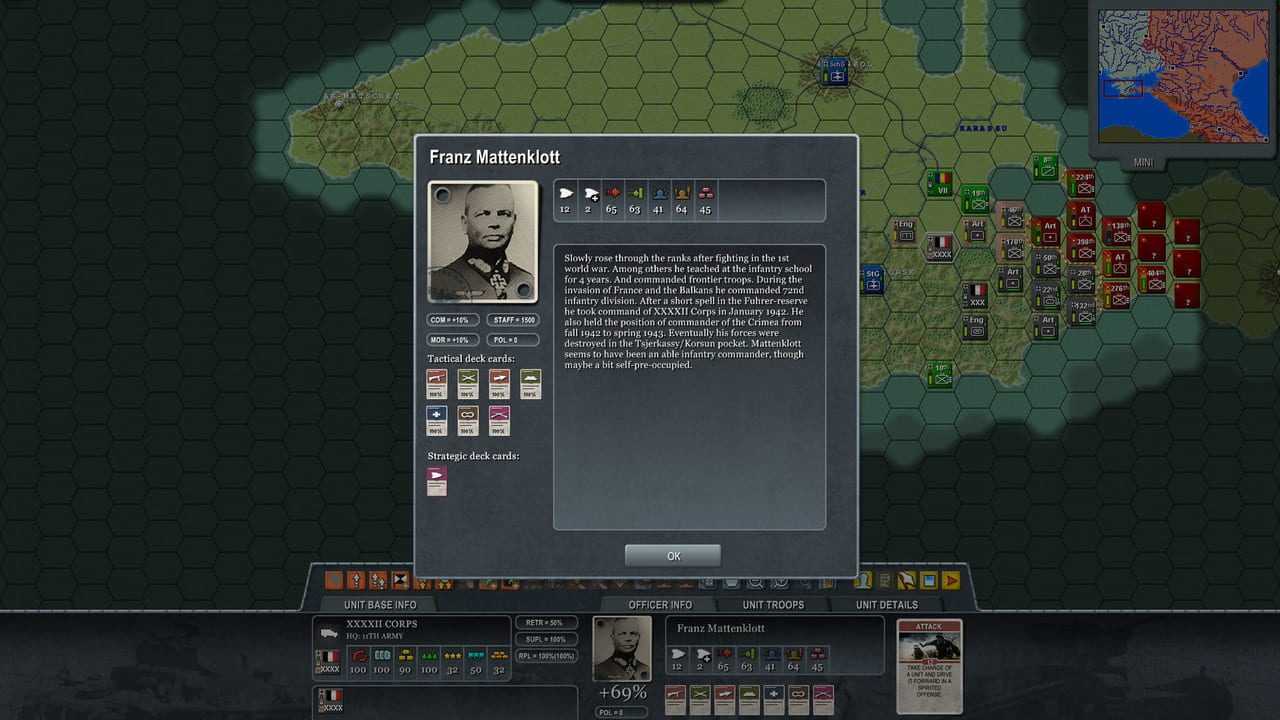Click the blue square icon in the toolbar
1280x720 pixels.
pos(929,580)
